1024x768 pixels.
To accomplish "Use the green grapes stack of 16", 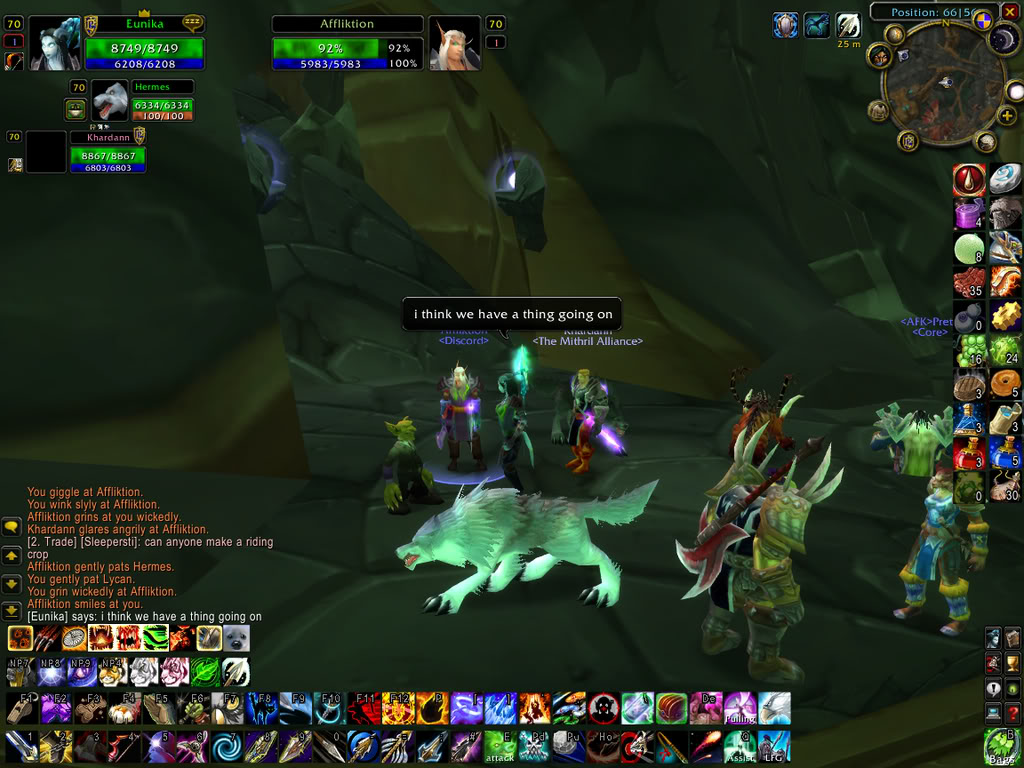I will pyautogui.click(x=970, y=351).
